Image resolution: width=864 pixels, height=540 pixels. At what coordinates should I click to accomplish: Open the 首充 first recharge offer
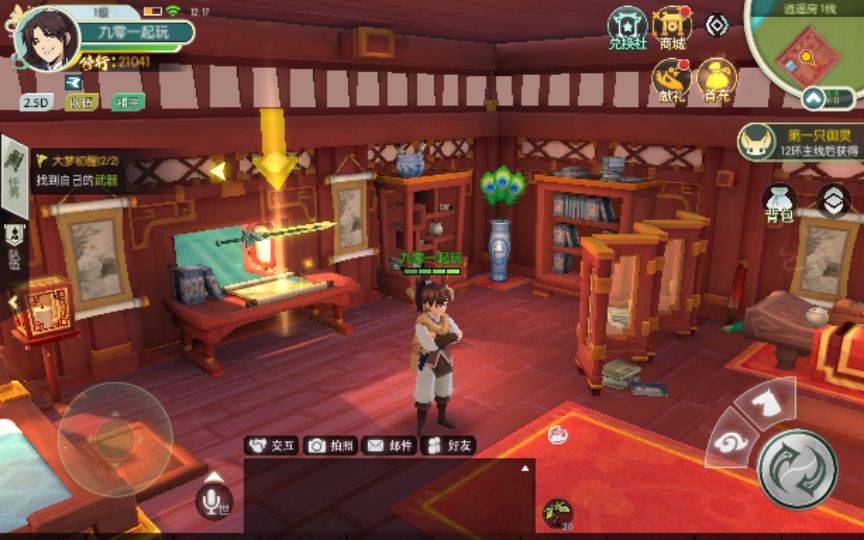point(716,80)
